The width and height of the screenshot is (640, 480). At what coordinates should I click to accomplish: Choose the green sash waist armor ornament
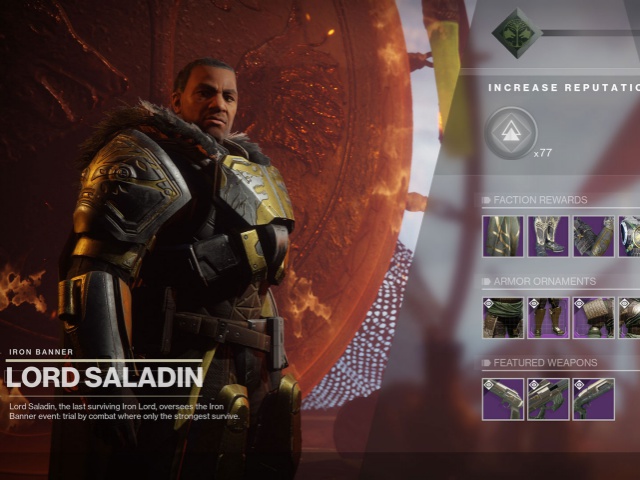click(503, 318)
